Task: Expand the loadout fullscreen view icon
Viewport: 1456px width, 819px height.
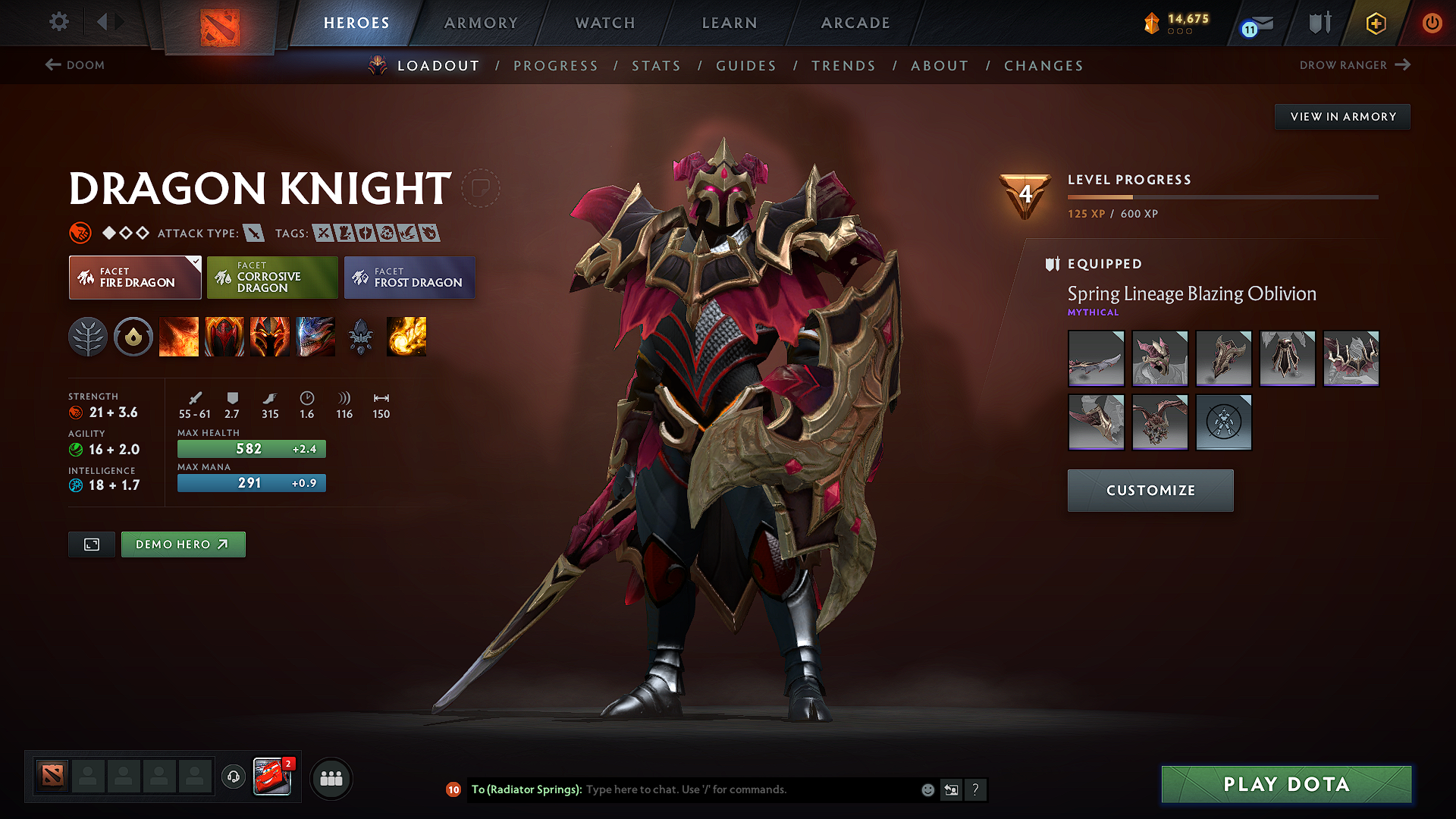Action: pyautogui.click(x=91, y=544)
